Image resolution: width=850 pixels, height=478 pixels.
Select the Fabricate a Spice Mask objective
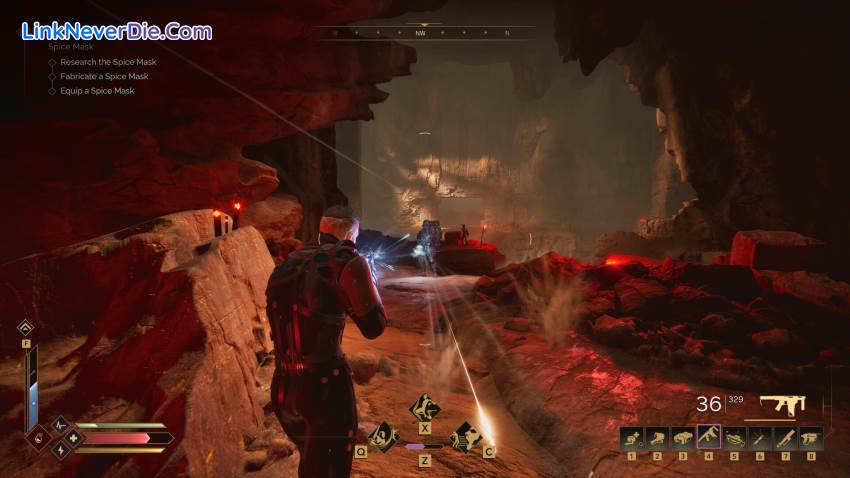tap(103, 76)
